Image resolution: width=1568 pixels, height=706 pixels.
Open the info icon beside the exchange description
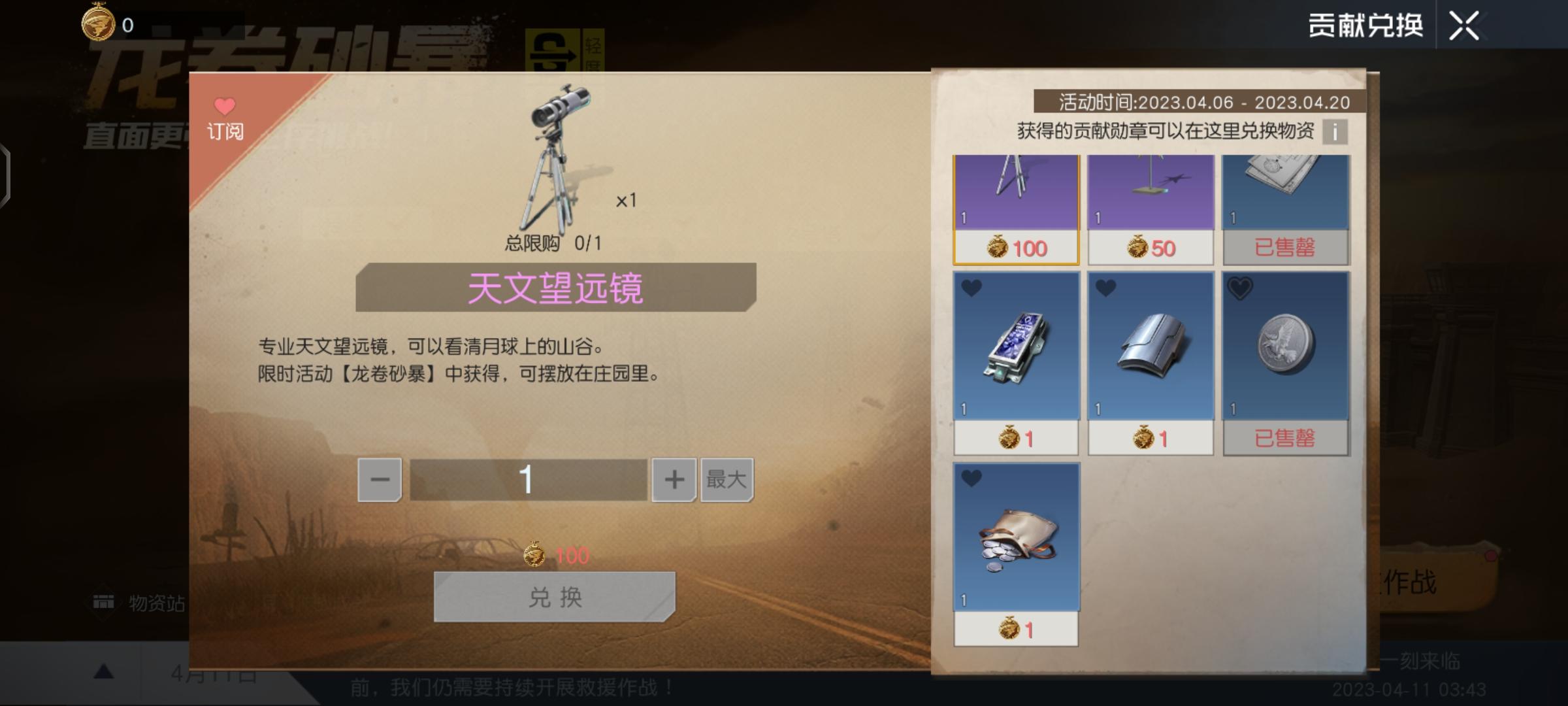pyautogui.click(x=1337, y=131)
